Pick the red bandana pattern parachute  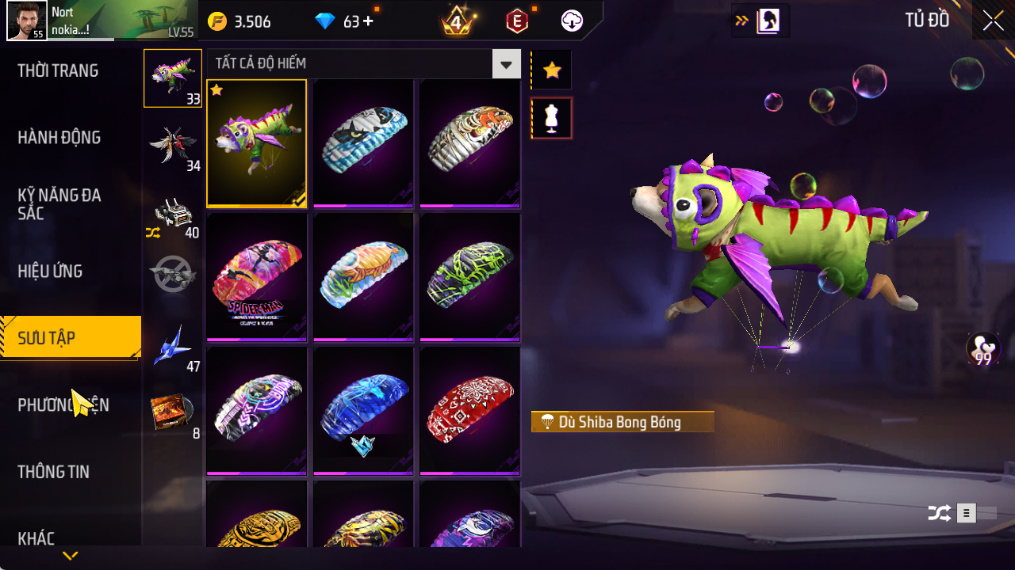point(469,409)
